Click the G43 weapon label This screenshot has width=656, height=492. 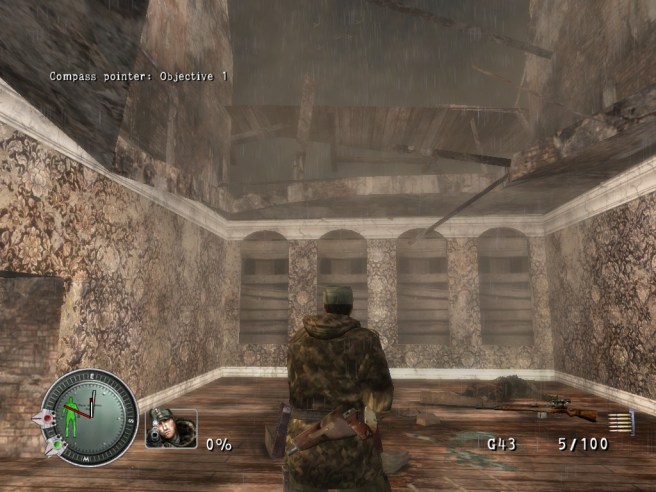pos(501,443)
